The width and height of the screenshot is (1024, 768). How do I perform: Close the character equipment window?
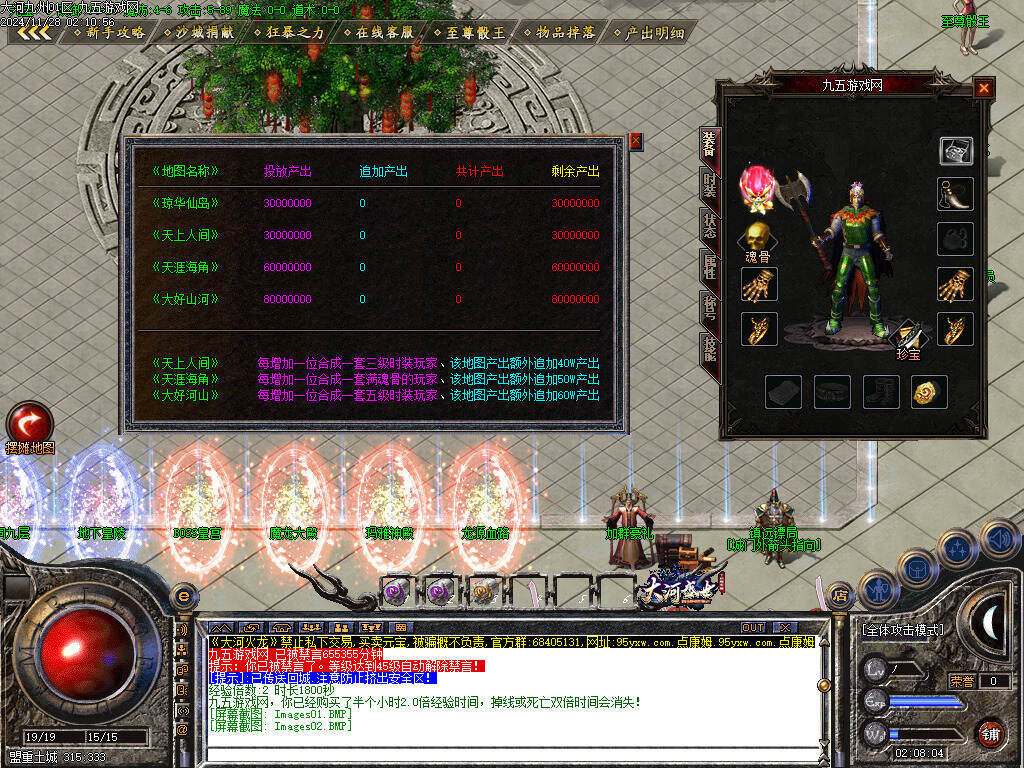pyautogui.click(x=984, y=88)
